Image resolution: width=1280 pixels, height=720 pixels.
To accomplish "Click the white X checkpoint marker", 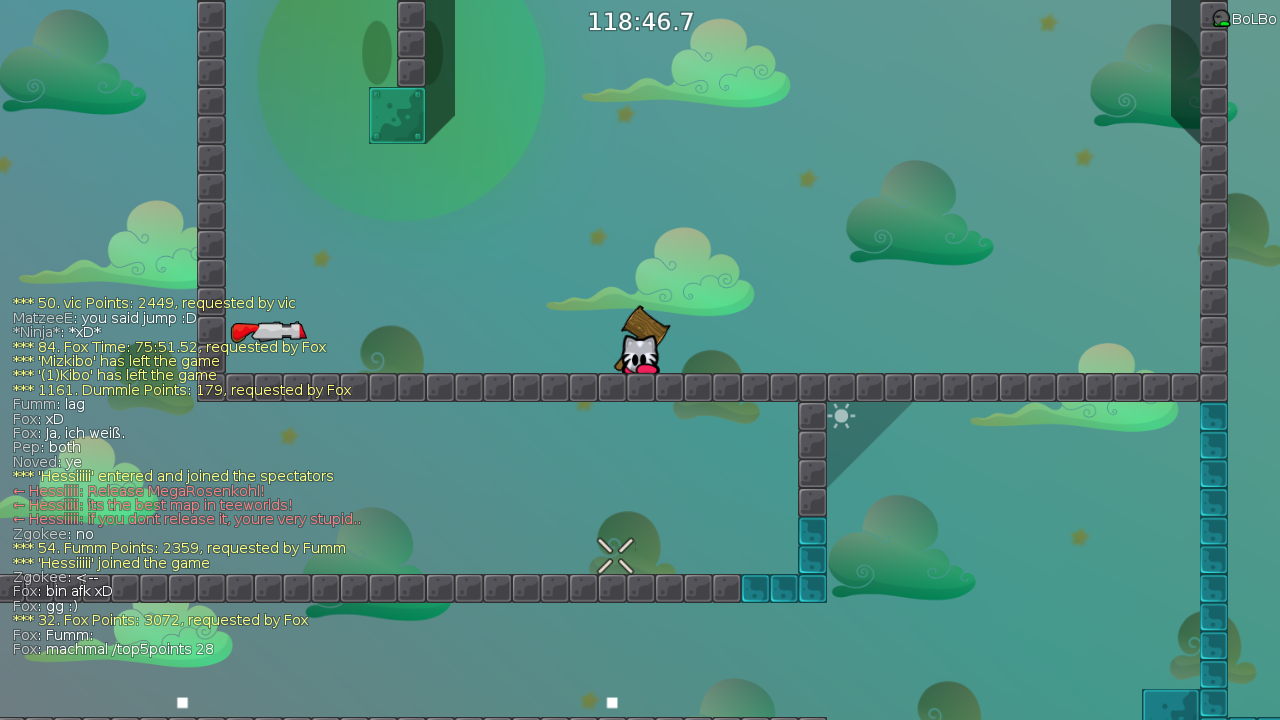I will 615,555.
